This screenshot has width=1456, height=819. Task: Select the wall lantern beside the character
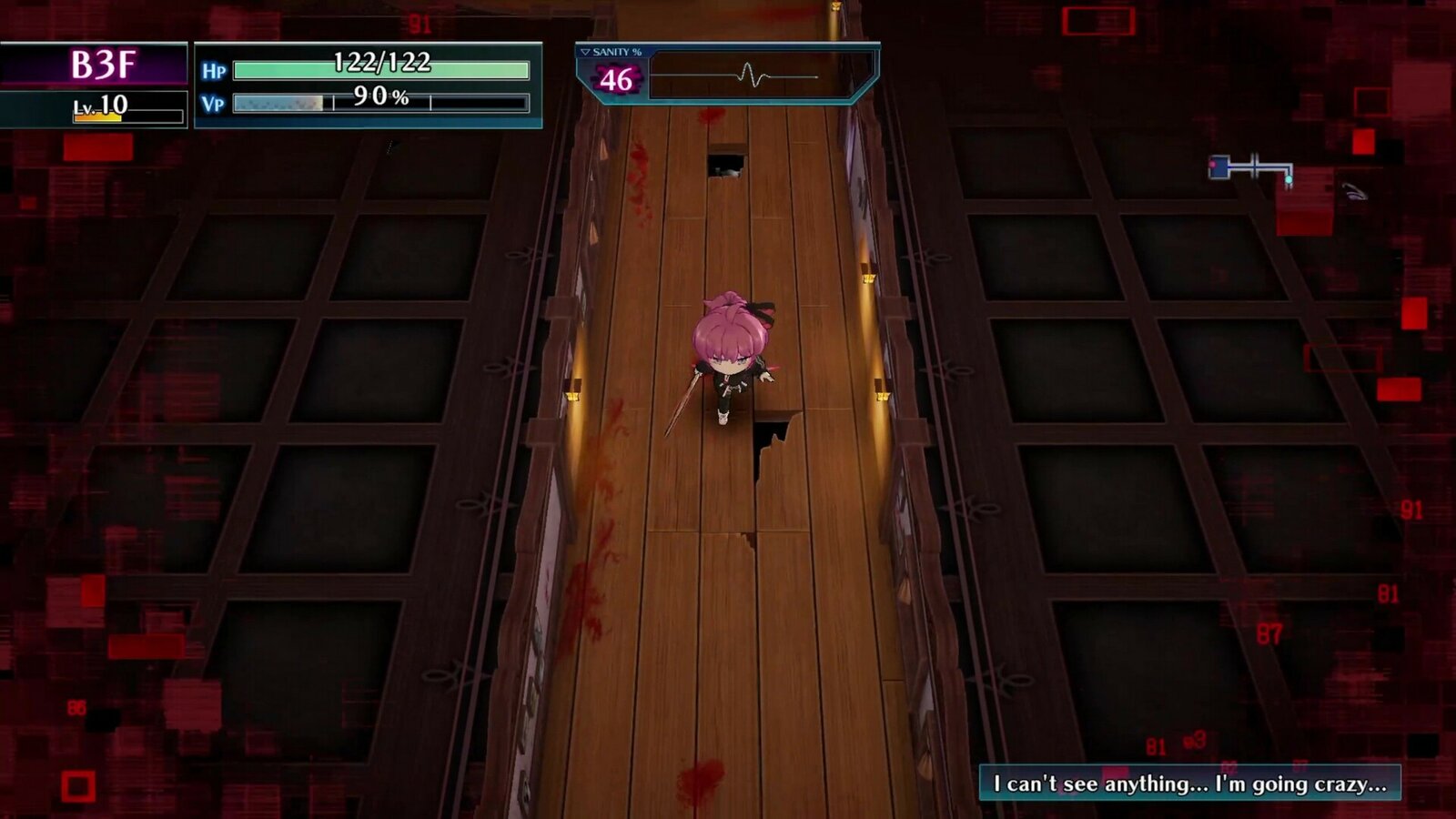(879, 395)
